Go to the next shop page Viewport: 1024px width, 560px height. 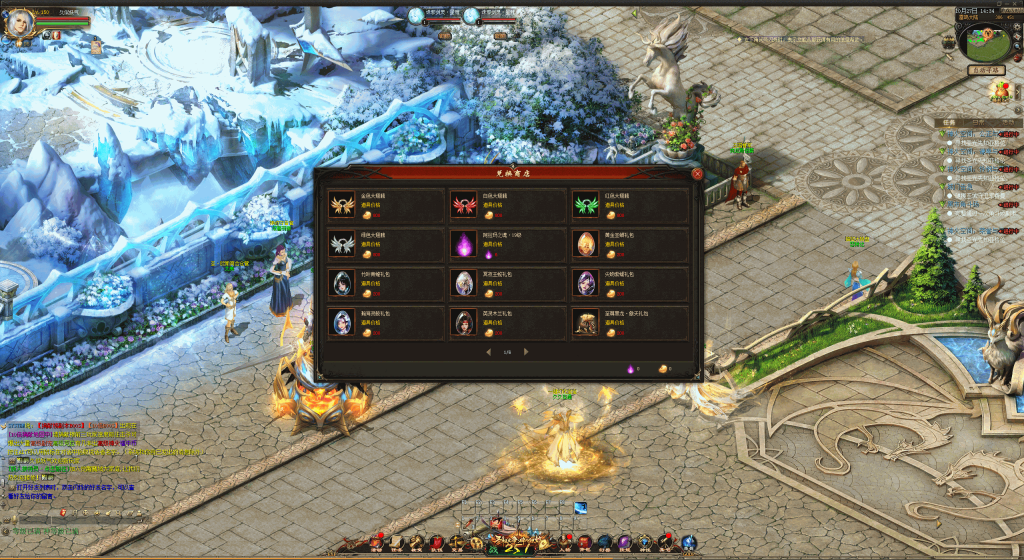pyautogui.click(x=526, y=352)
